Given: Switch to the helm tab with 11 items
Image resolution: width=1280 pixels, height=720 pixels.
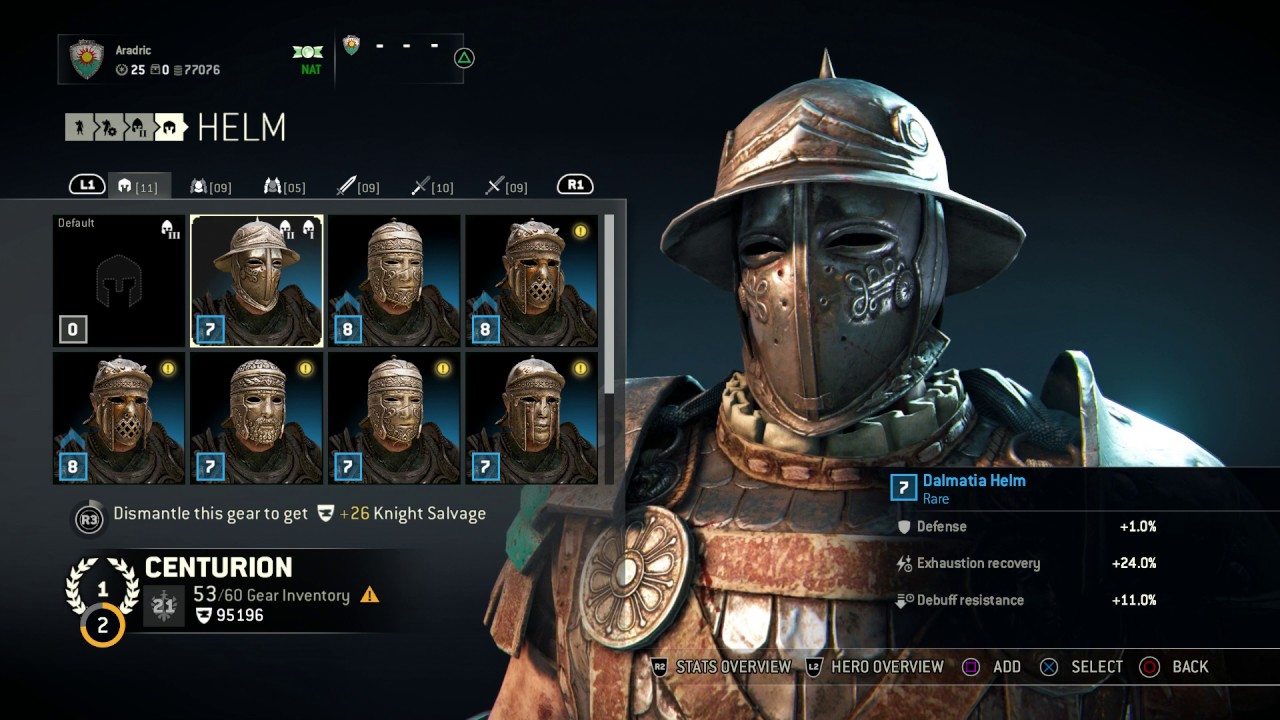Looking at the screenshot, I should point(139,186).
